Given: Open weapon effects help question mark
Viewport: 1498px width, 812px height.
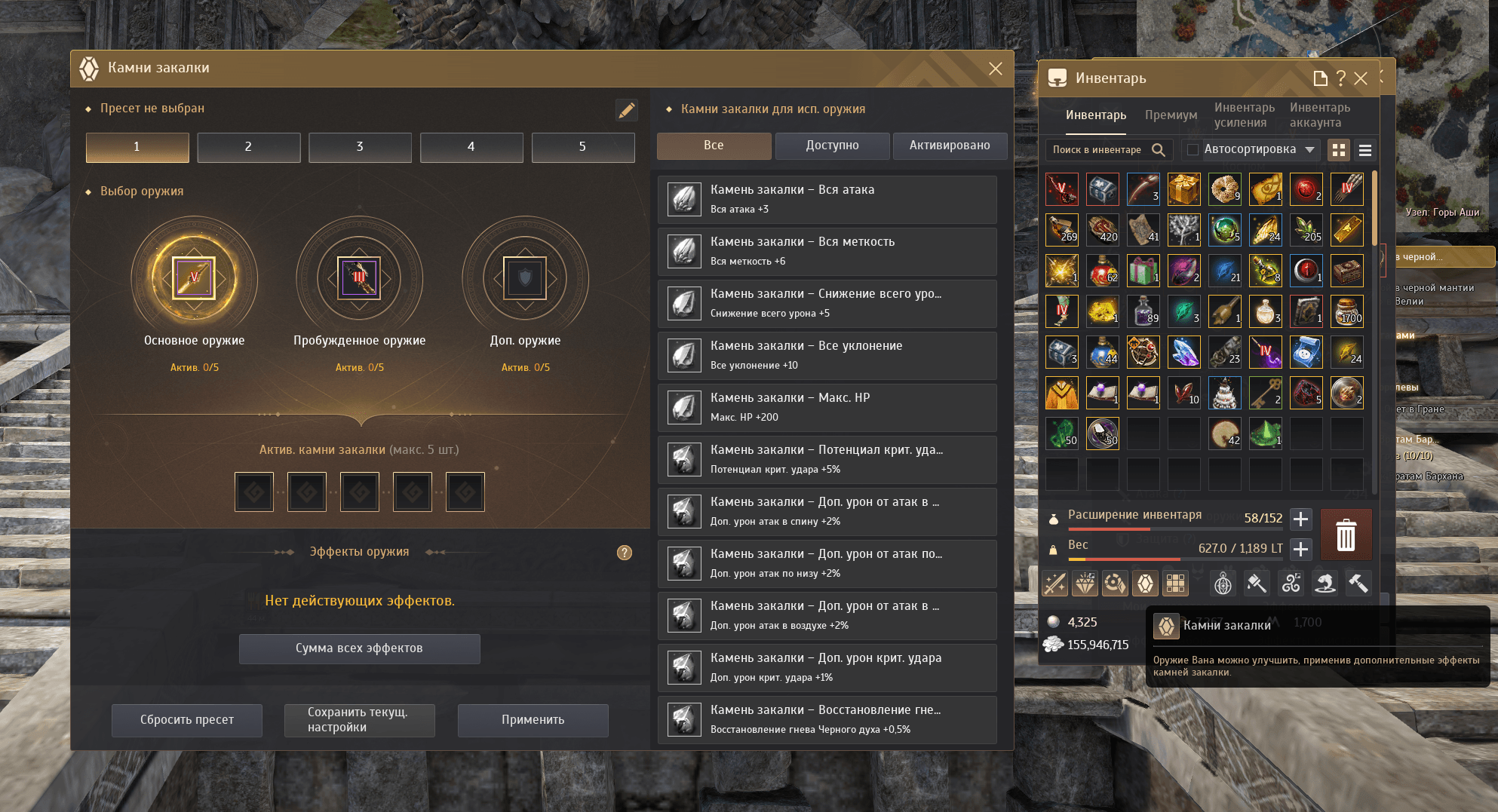Looking at the screenshot, I should click(x=625, y=553).
